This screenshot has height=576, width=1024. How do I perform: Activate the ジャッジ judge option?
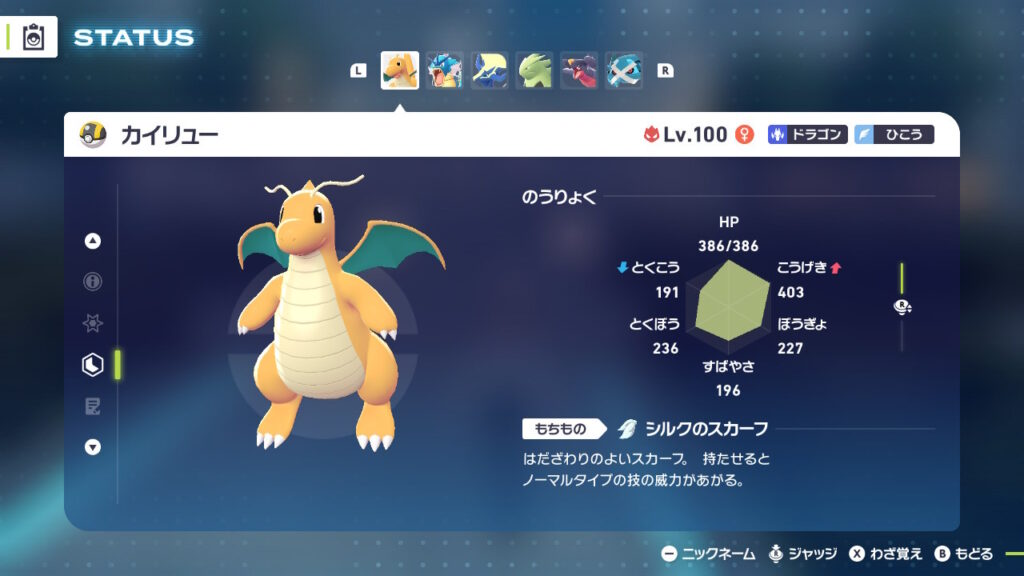coord(803,554)
